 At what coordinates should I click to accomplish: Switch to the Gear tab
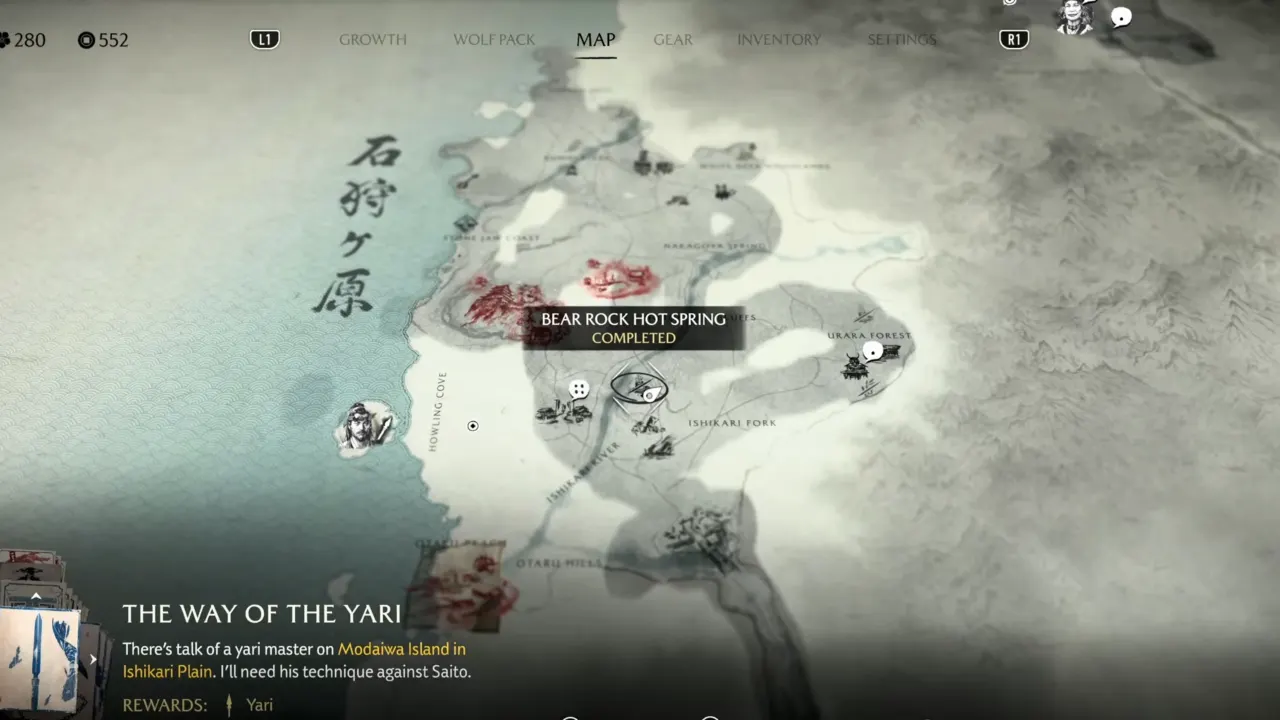point(673,40)
